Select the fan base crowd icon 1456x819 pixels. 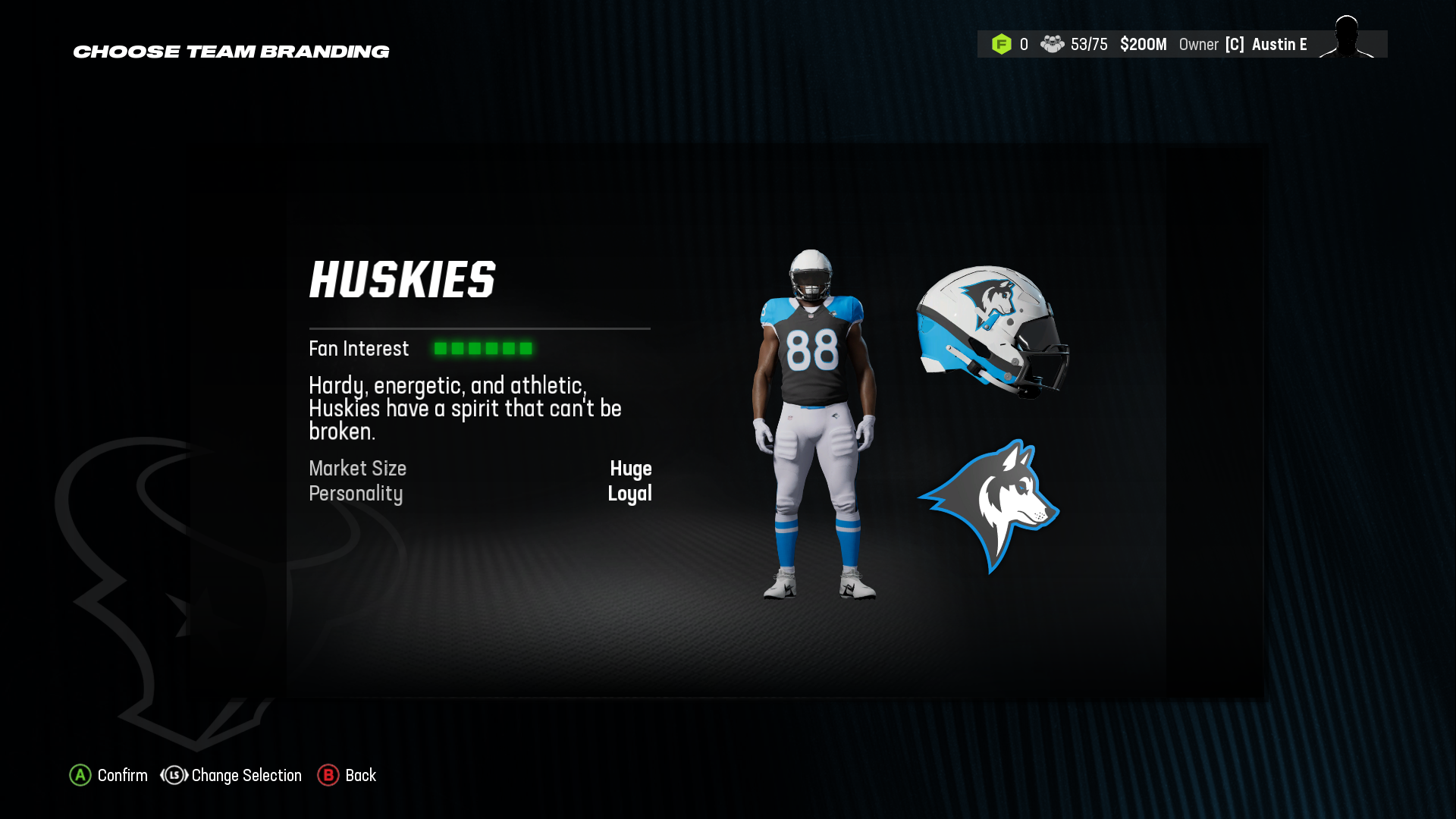point(1052,44)
